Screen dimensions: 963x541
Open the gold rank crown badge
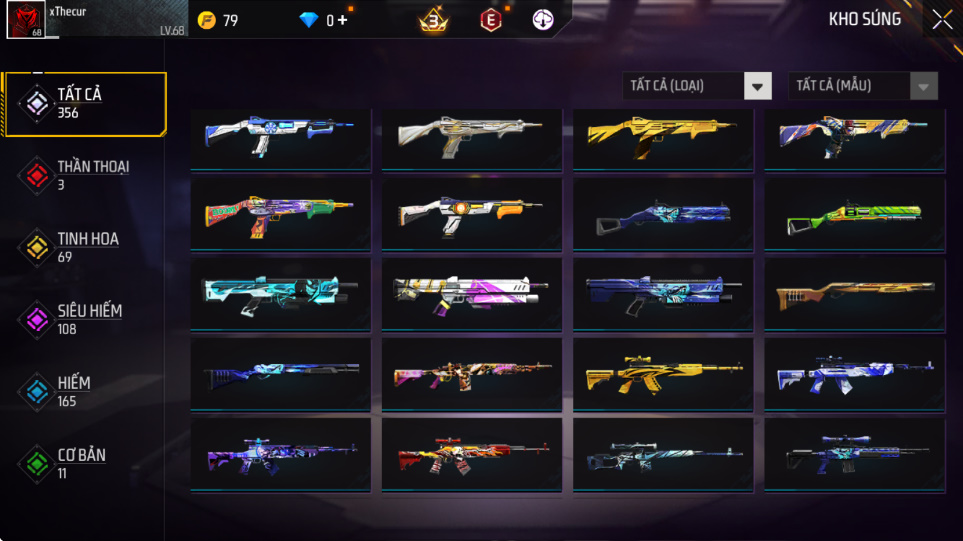click(x=433, y=20)
